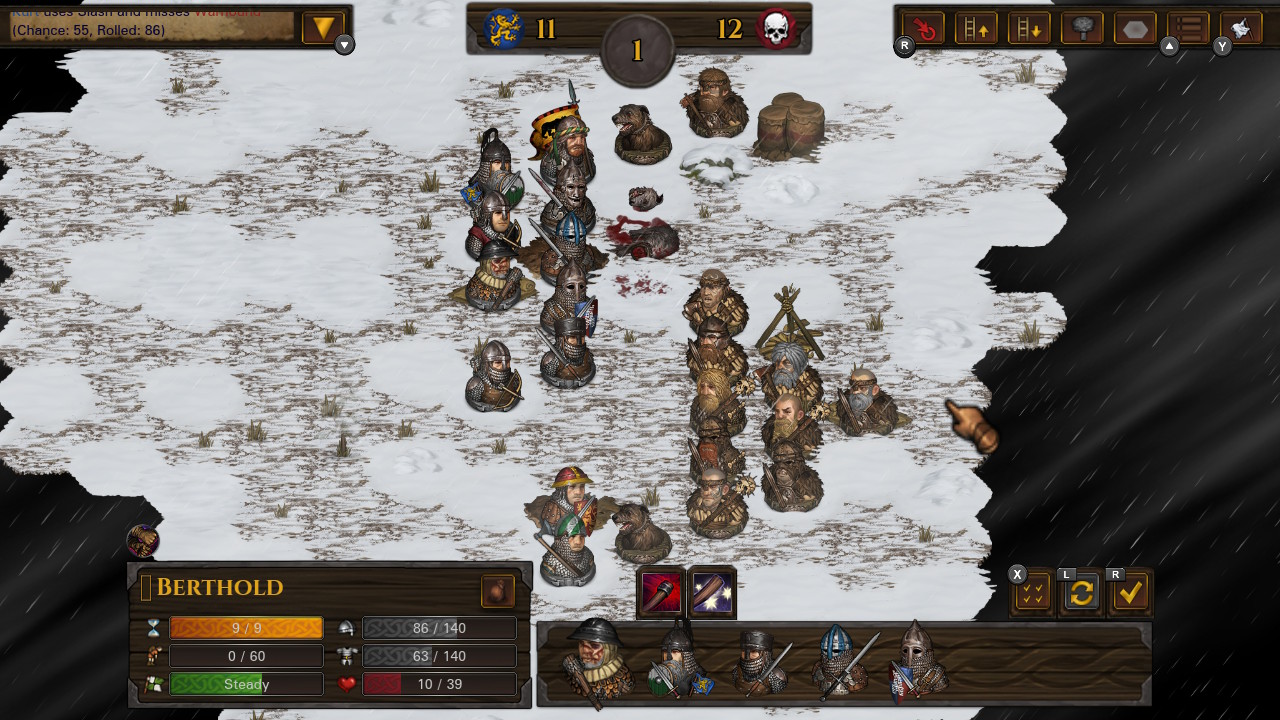The width and height of the screenshot is (1280, 720).
Task: Toggle the hexagon grid overlay
Action: click(1135, 28)
